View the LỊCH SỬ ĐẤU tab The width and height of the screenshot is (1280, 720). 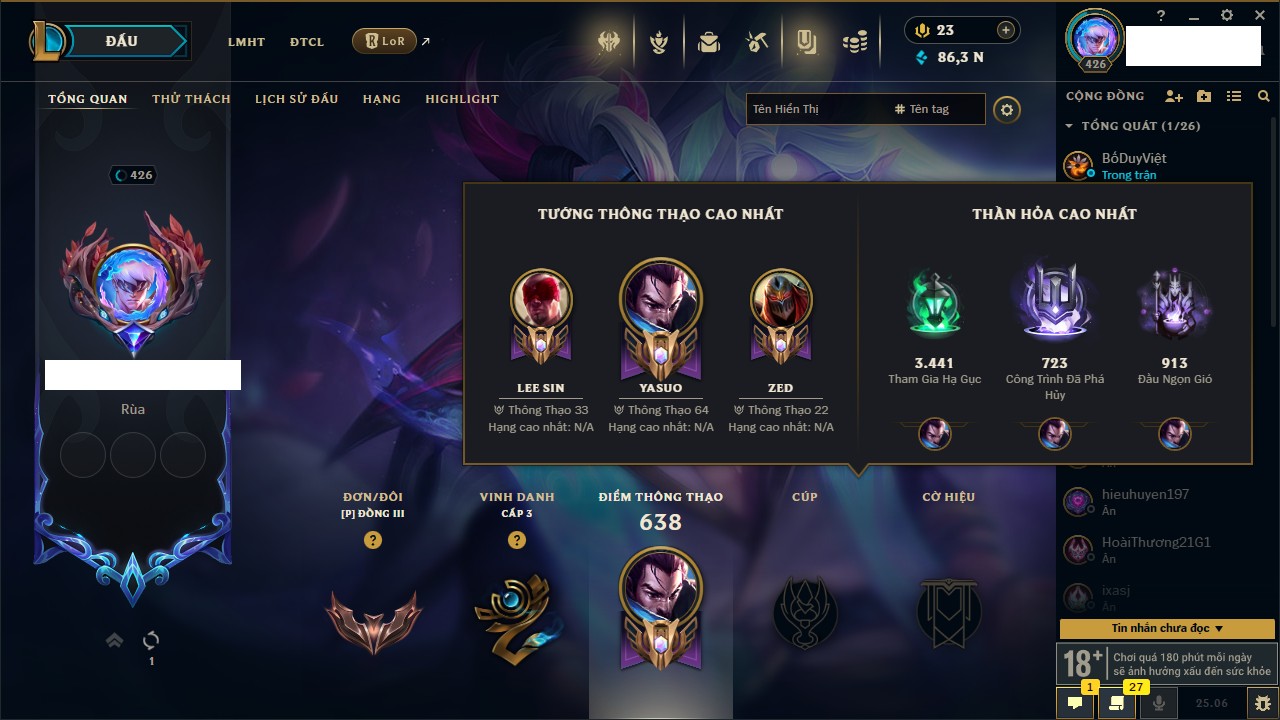click(x=296, y=99)
